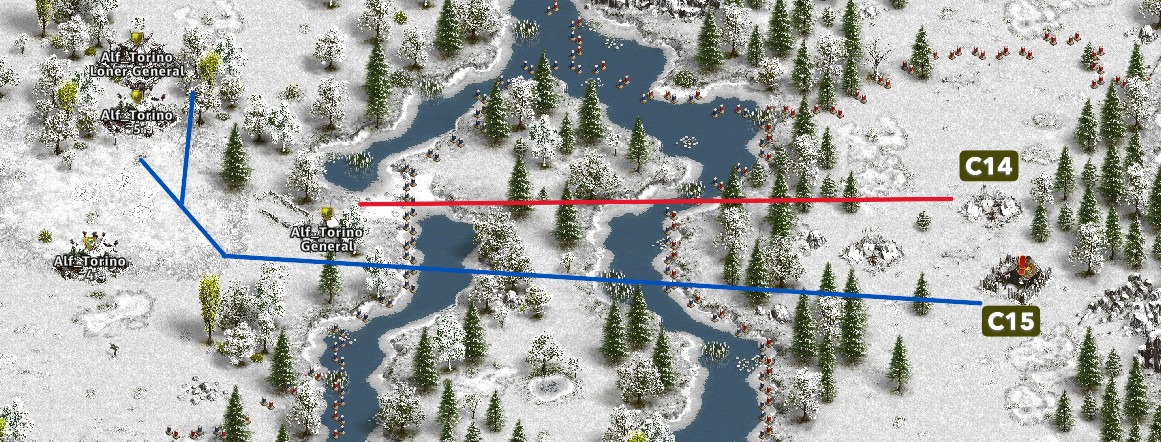Select the Alf_Torino 5 general garrison
This screenshot has width=1161, height=442.
click(x=136, y=96)
